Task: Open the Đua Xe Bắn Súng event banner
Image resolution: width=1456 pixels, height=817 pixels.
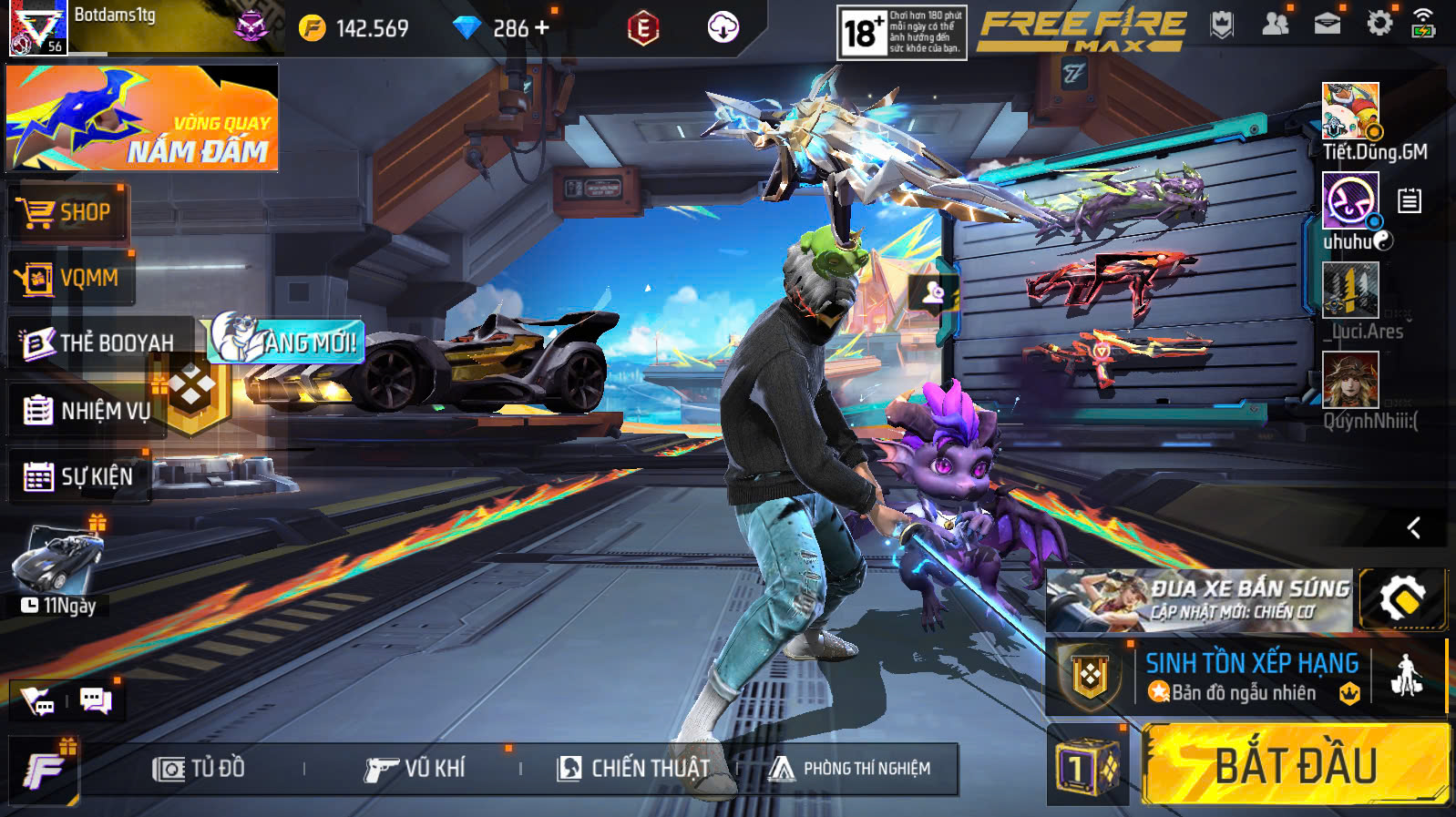Action: [x=1199, y=600]
